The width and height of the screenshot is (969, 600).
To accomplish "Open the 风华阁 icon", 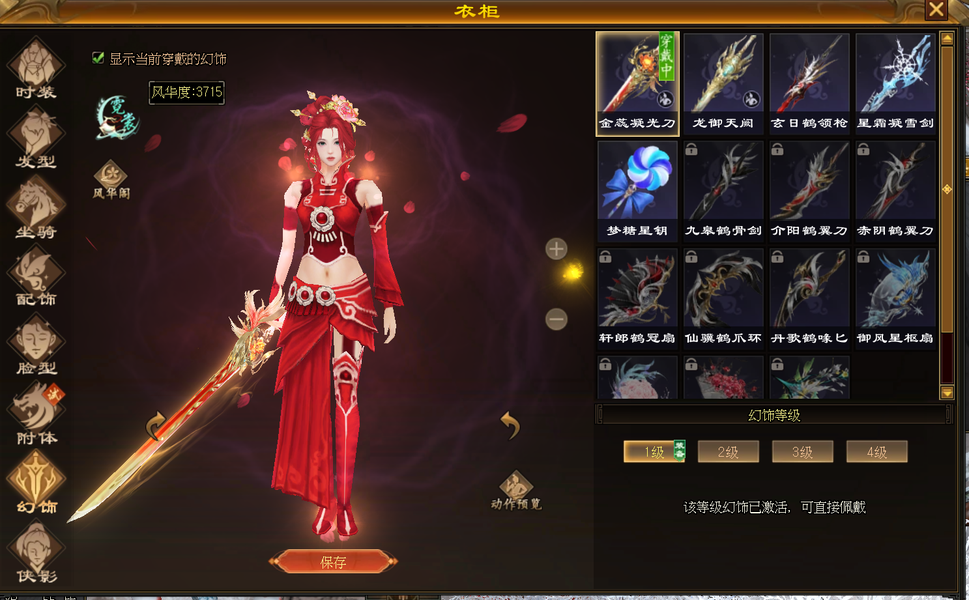I will (x=111, y=178).
